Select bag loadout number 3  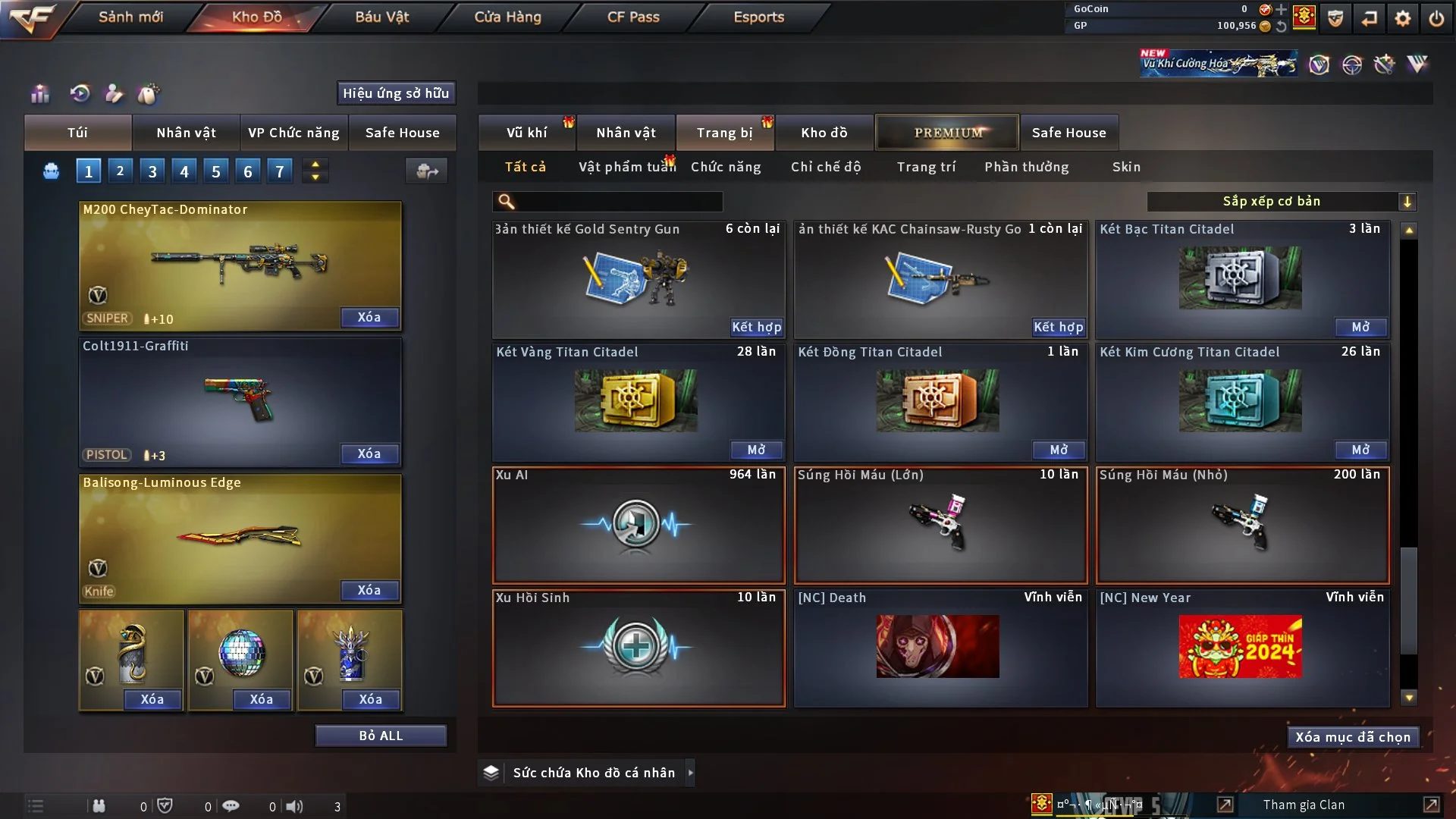[x=152, y=171]
